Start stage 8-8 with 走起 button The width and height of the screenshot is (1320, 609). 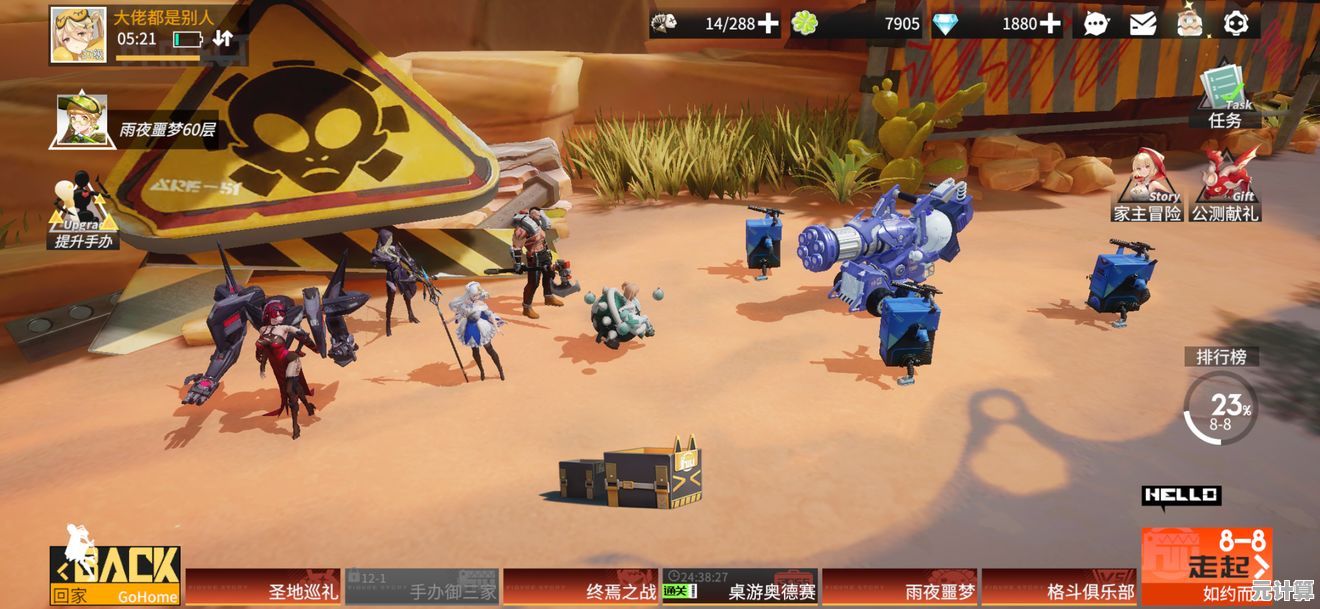(x=1205, y=565)
